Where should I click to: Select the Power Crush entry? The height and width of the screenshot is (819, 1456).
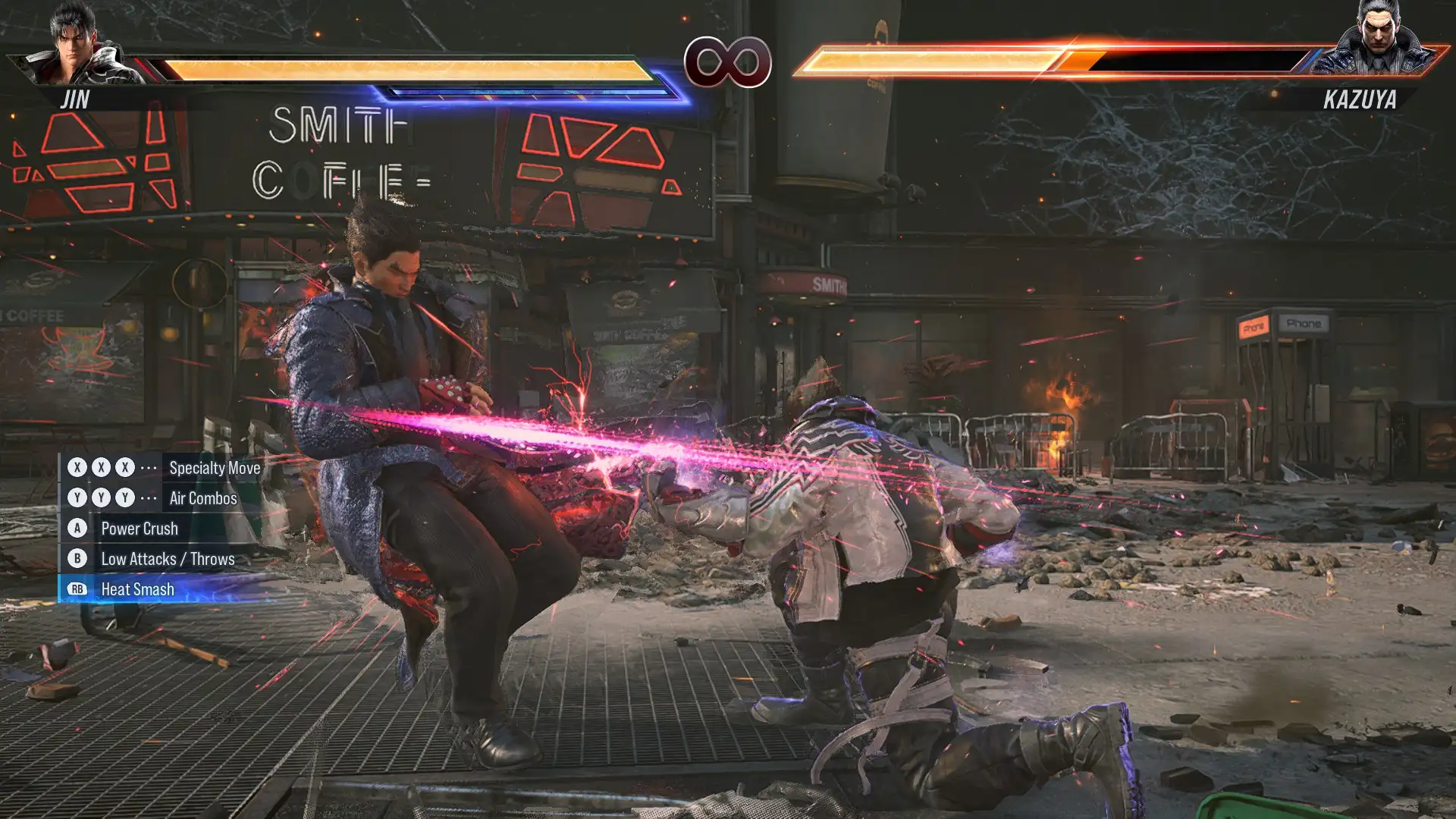pyautogui.click(x=140, y=529)
